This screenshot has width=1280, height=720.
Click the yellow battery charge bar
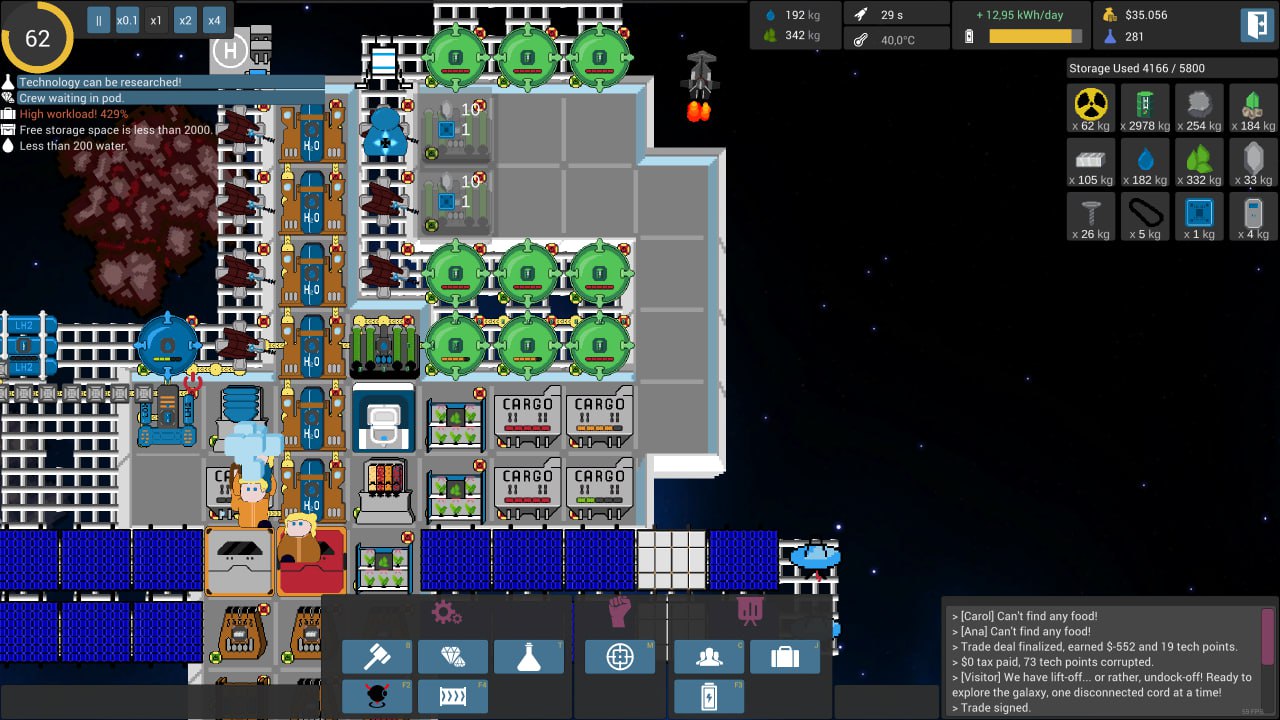(x=1031, y=36)
